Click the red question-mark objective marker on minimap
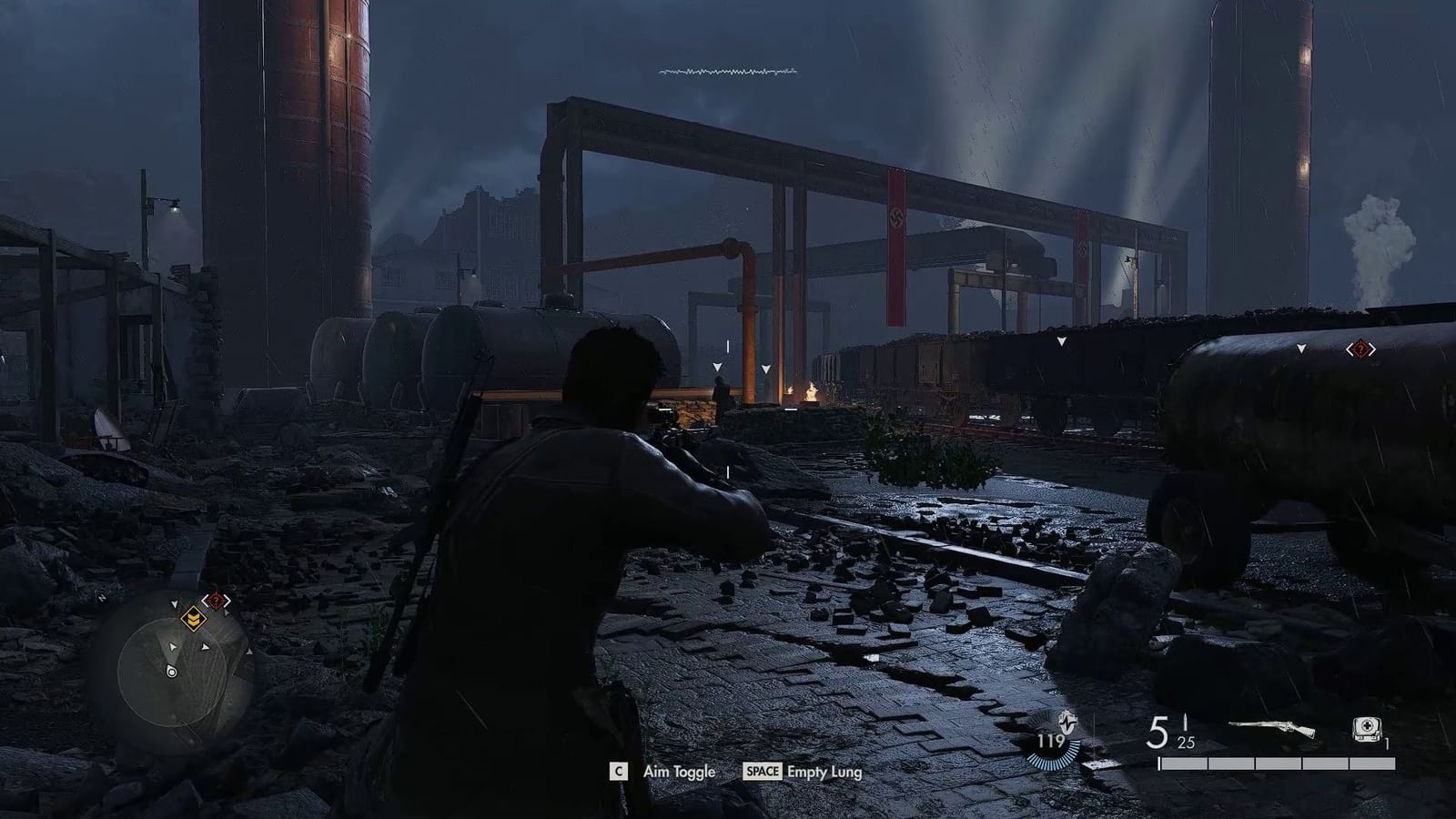 click(217, 601)
